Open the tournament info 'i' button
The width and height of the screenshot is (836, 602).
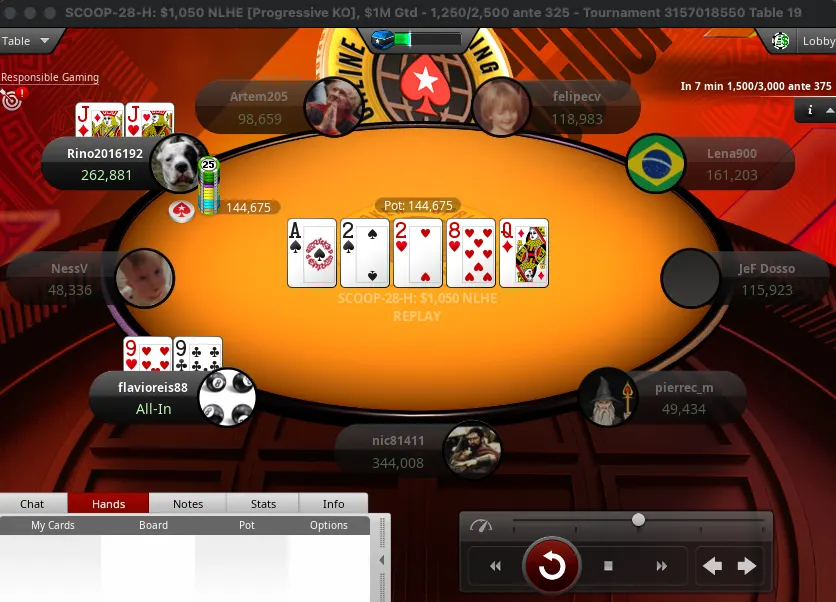click(810, 110)
